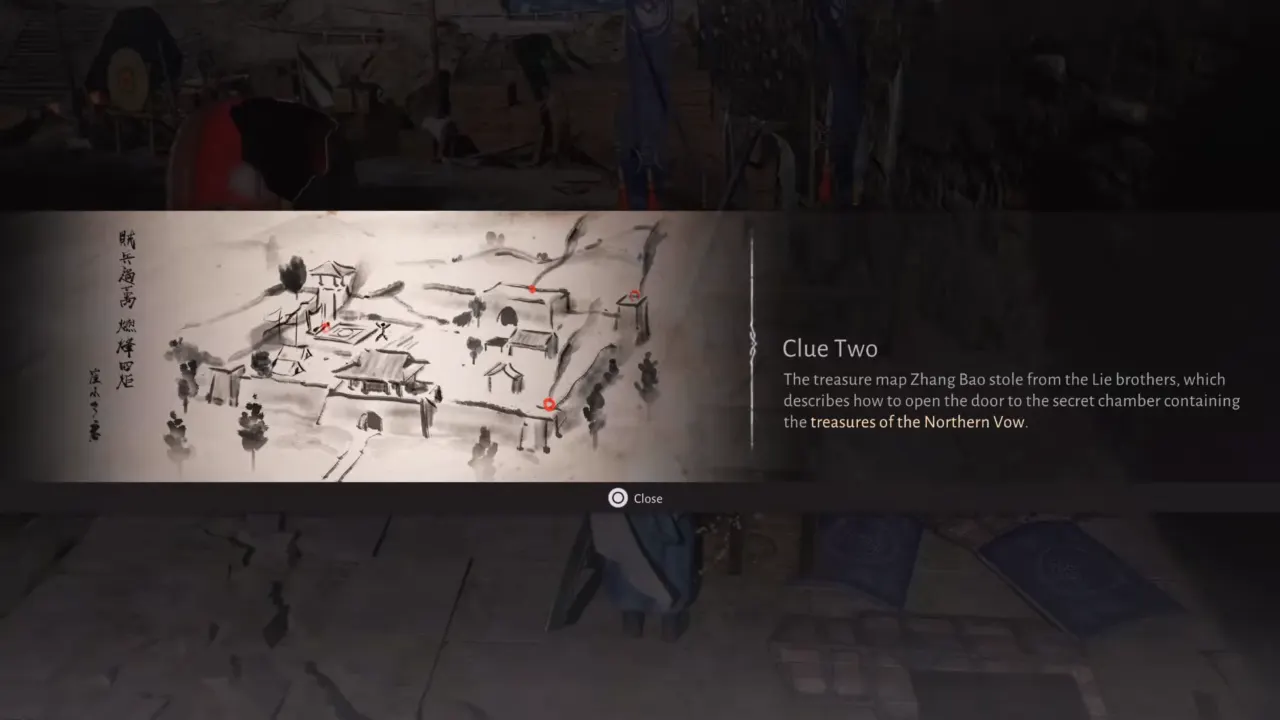Screen dimensions: 1280x720
Task: Open the treasures of the Northern Vow link
Action: [x=917, y=422]
